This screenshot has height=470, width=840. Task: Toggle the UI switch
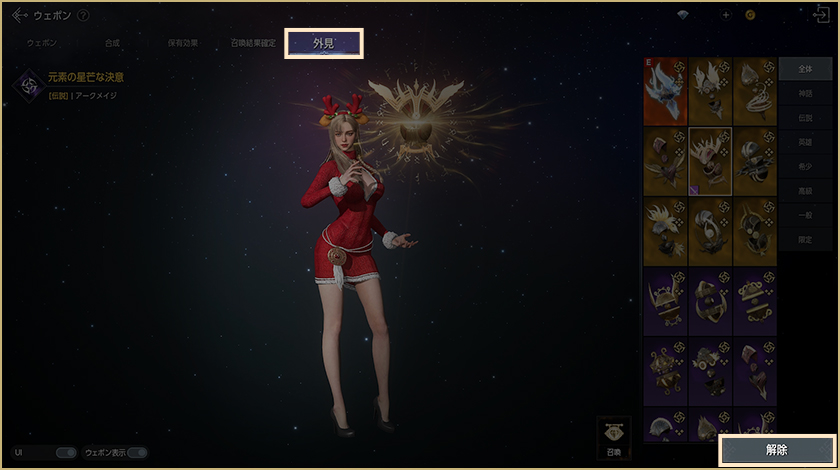point(66,453)
